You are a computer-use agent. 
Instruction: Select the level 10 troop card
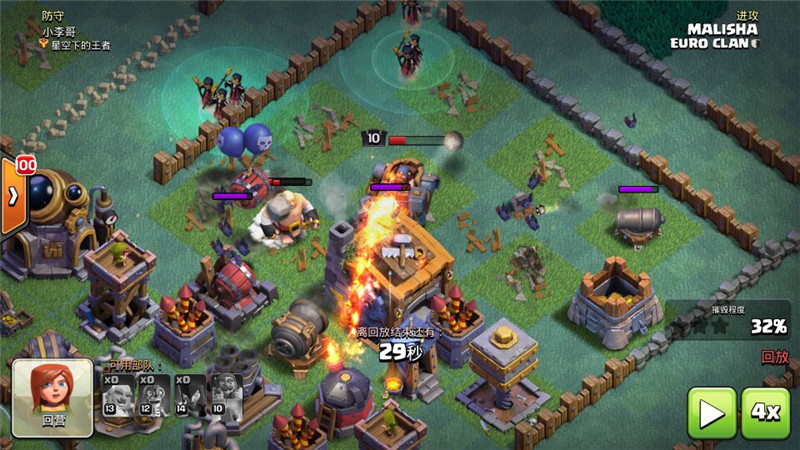click(x=224, y=399)
